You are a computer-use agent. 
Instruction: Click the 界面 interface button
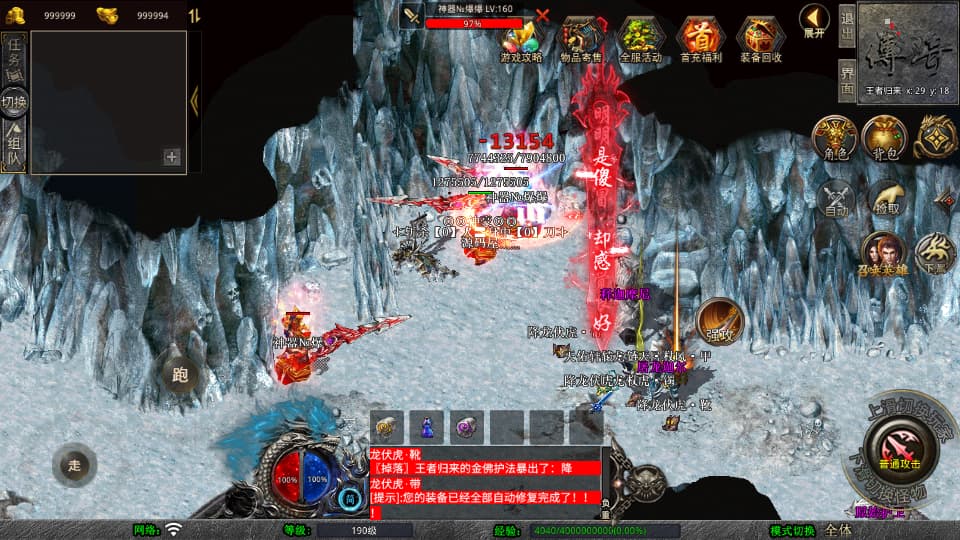(846, 80)
